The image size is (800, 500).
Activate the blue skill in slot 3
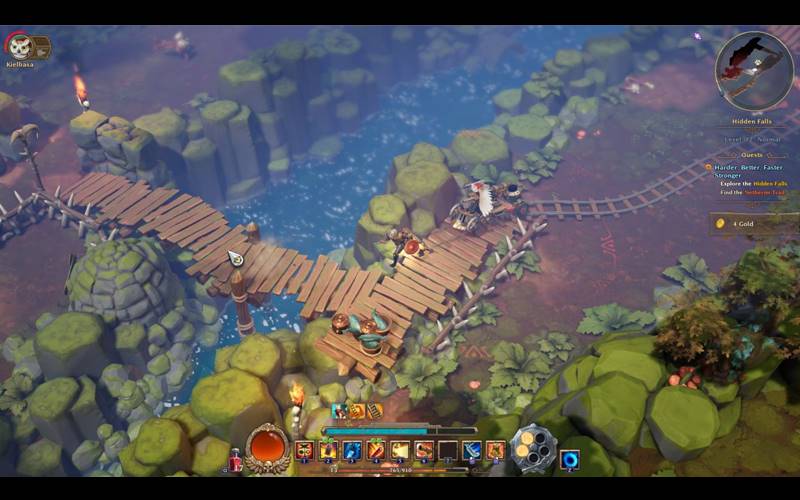click(352, 451)
